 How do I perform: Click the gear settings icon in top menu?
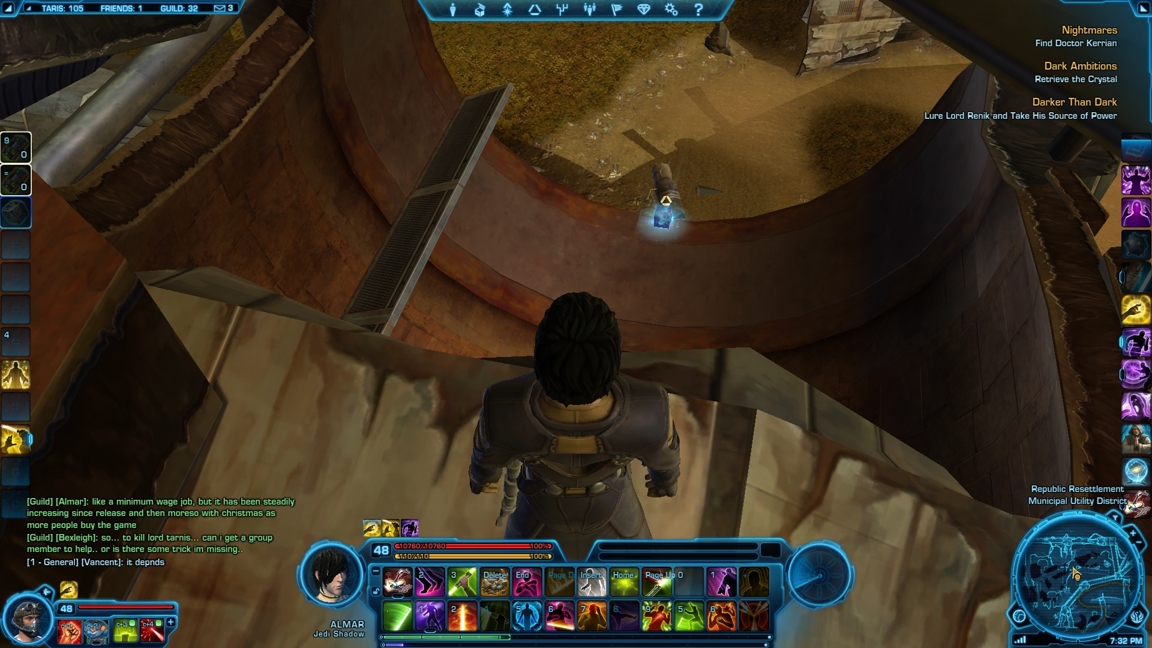click(671, 10)
